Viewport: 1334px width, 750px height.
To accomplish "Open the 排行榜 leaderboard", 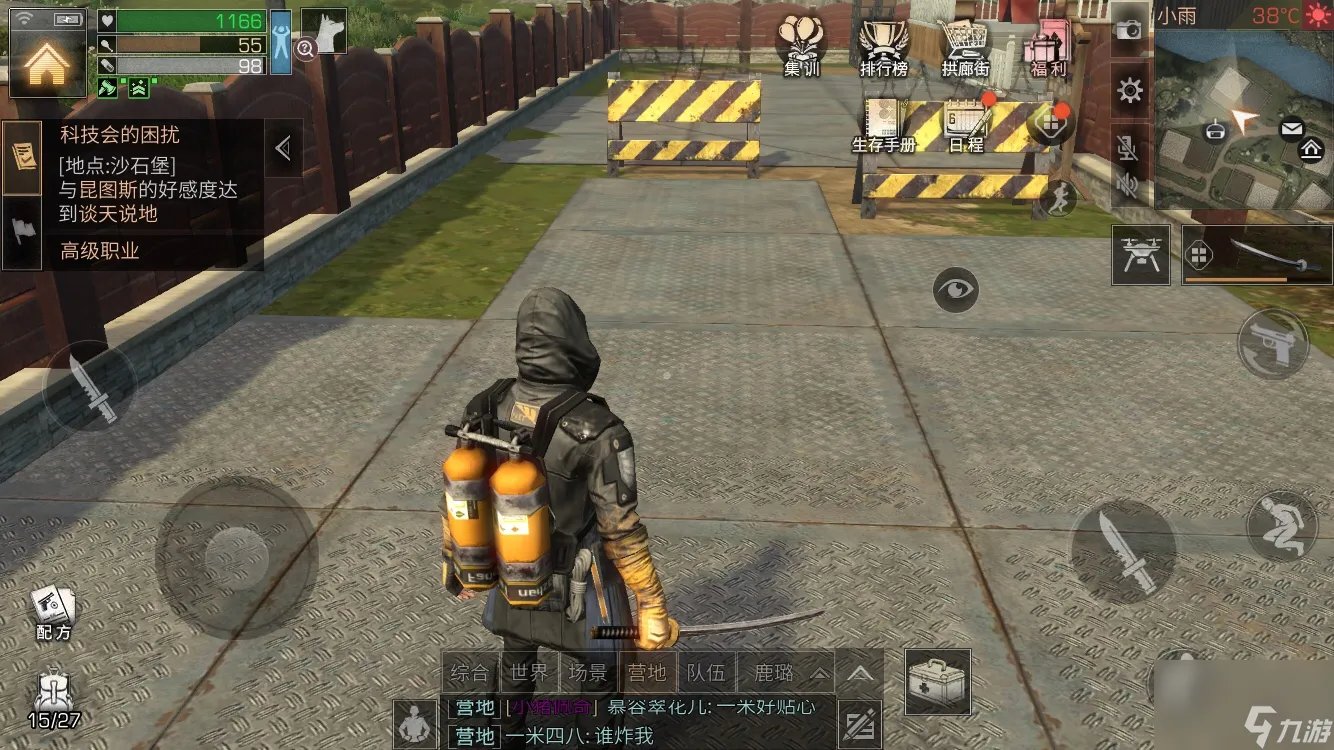I will 883,45.
